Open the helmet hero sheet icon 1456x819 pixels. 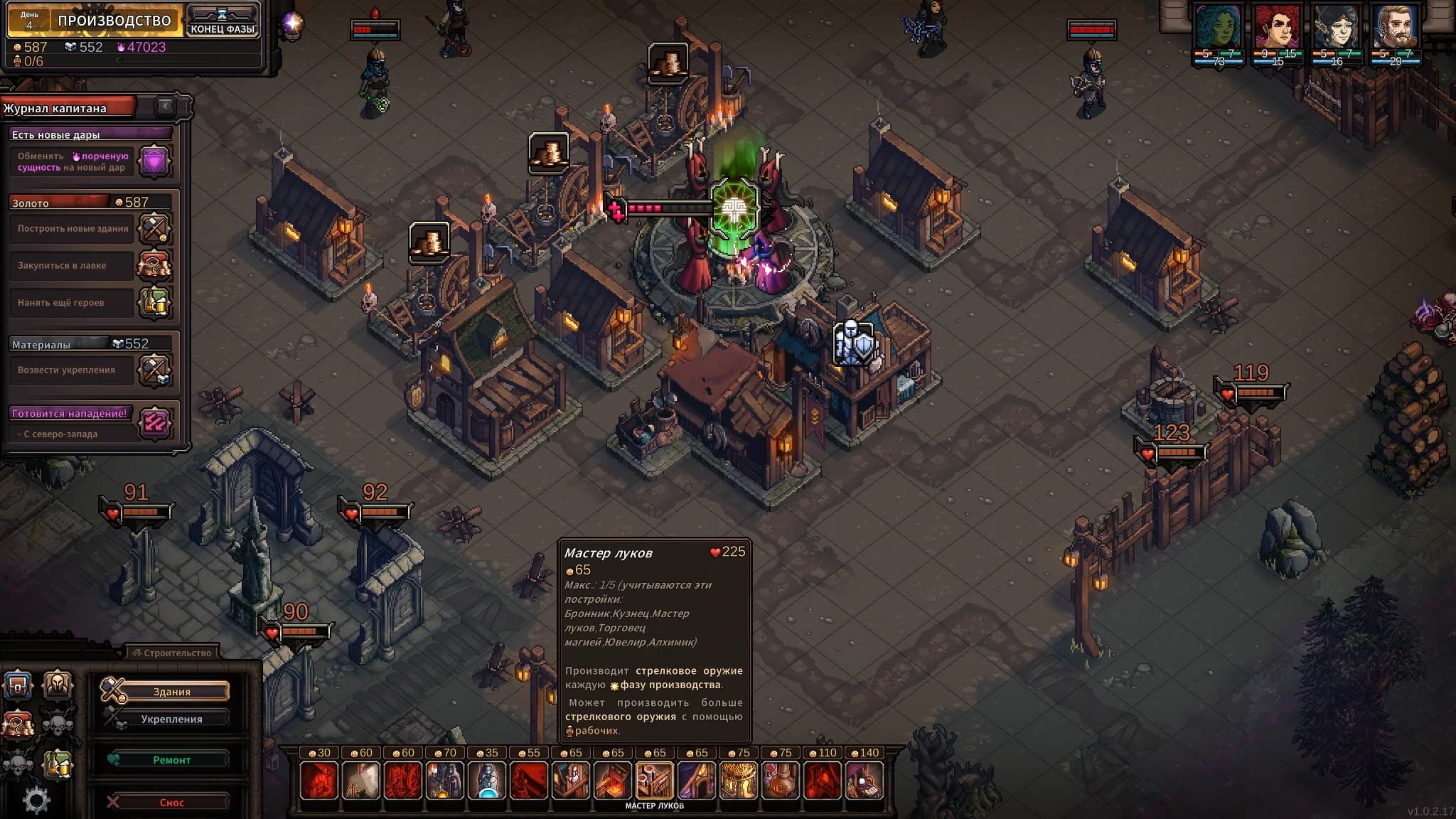[58, 686]
